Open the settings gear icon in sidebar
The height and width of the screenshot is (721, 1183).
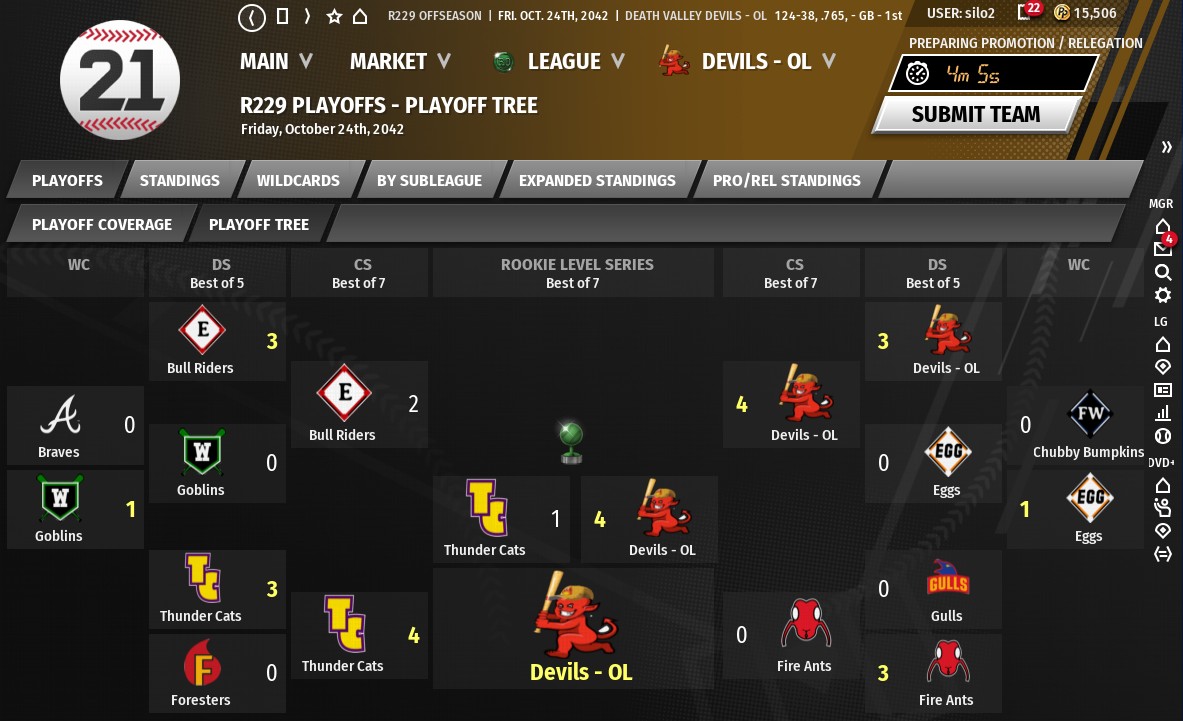pyautogui.click(x=1162, y=295)
